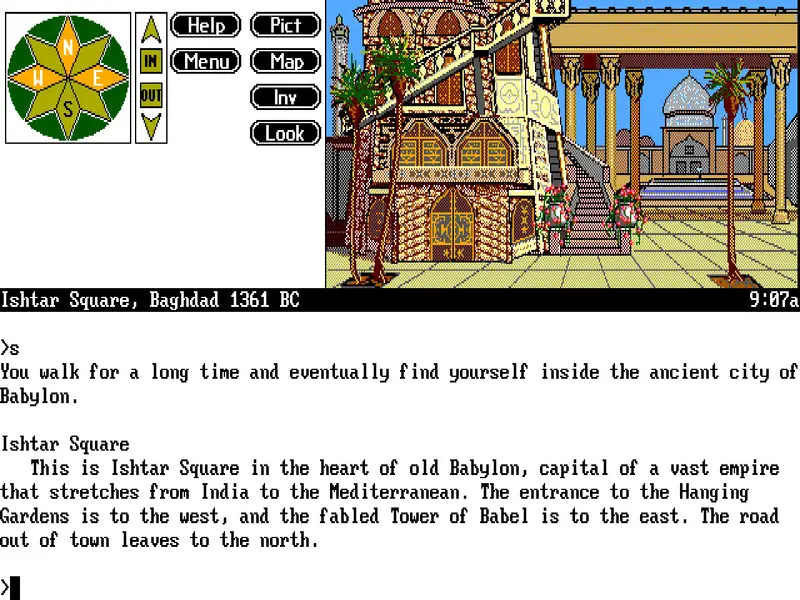Select the IN direction button
Image resolution: width=800 pixels, height=600 pixels.
tap(151, 62)
